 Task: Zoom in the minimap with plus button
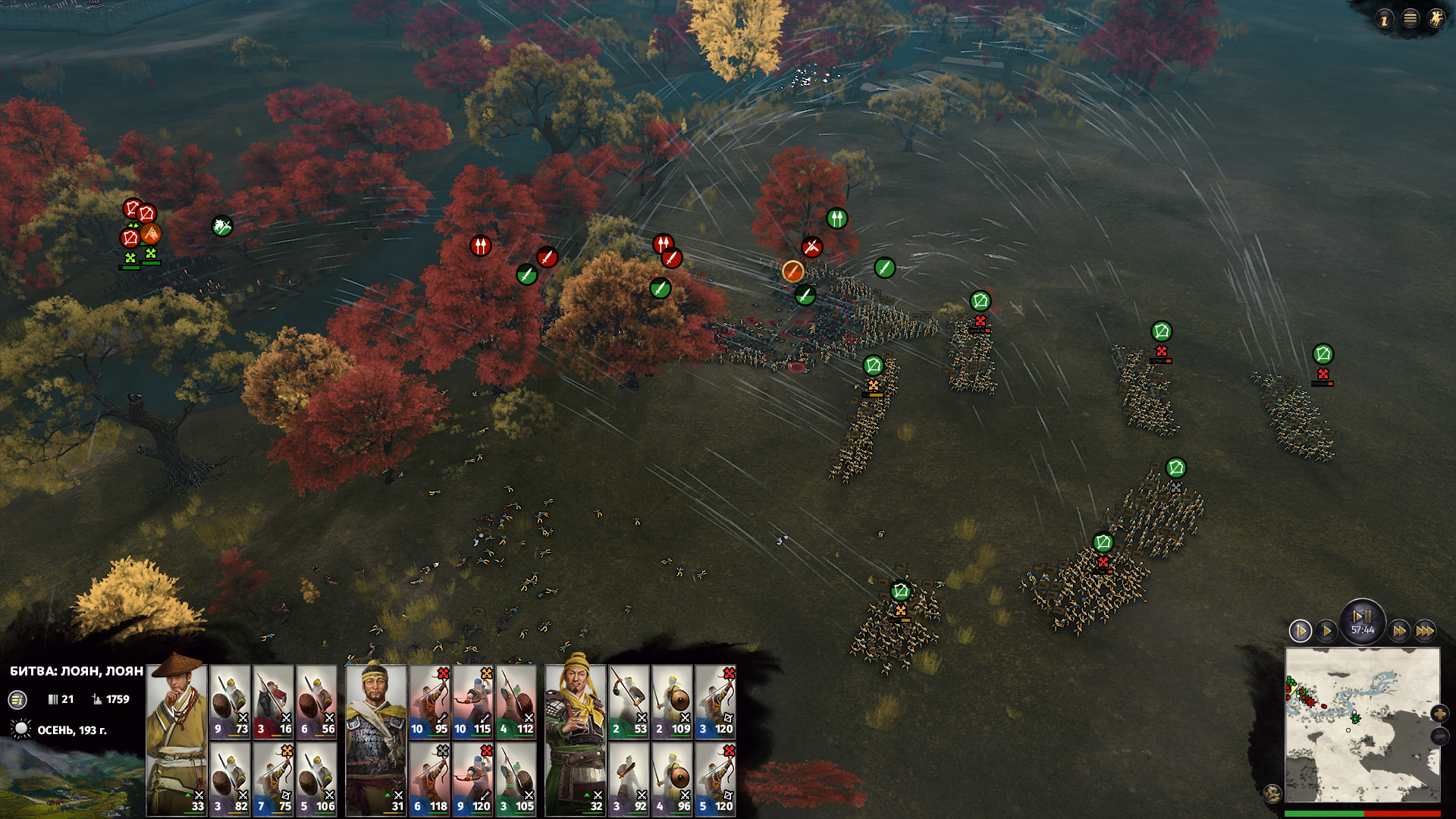pos(1439,714)
